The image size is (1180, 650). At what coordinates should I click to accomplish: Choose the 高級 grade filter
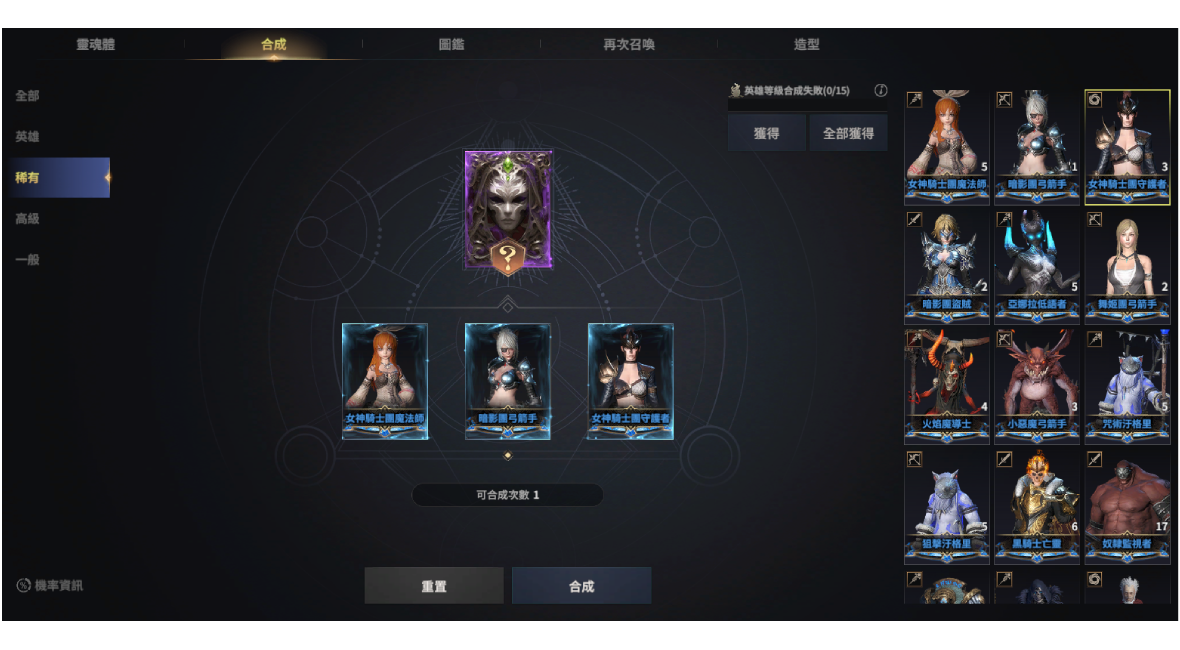pos(28,219)
